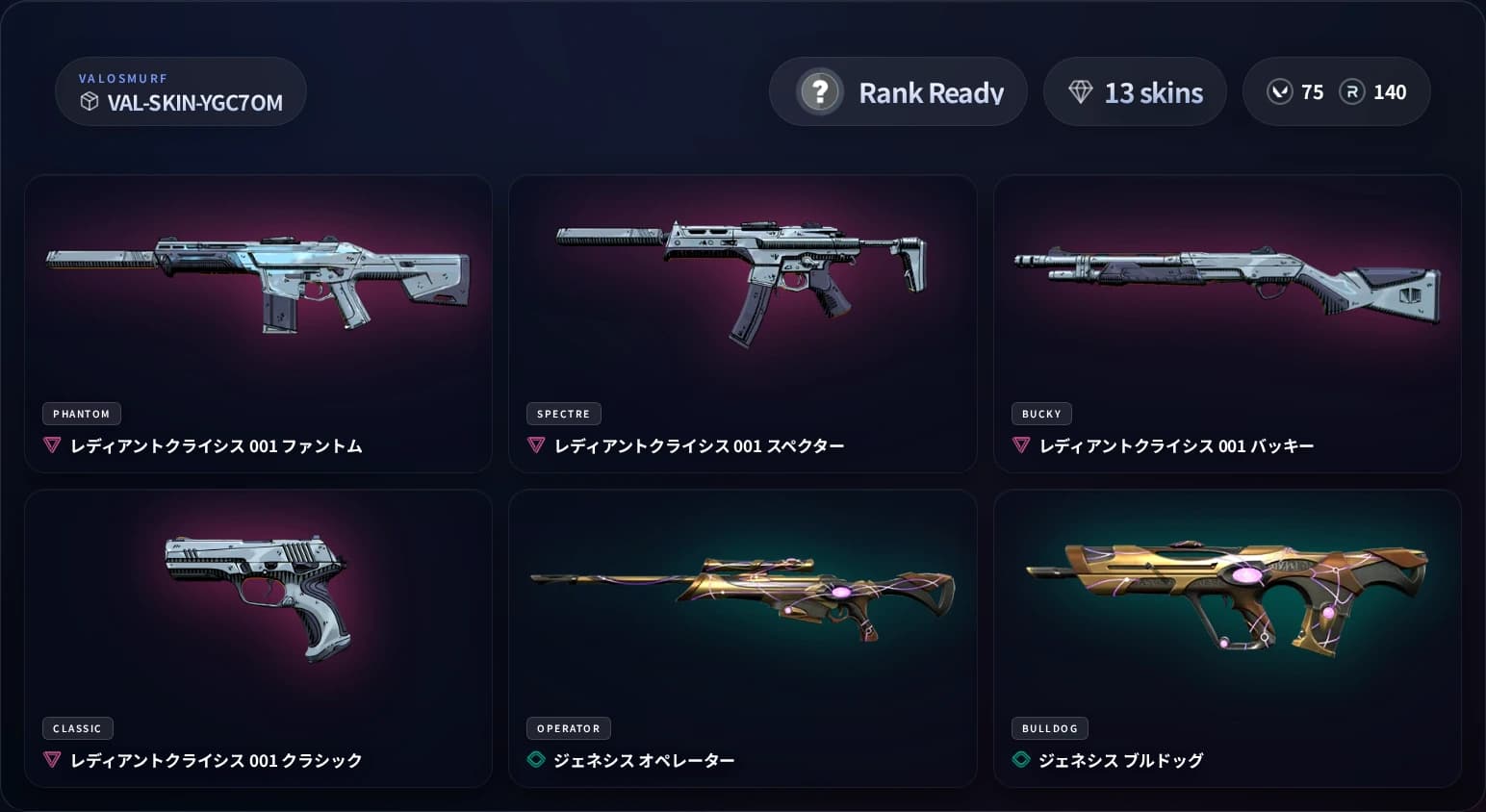Viewport: 1486px width, 812px height.
Task: Click the teal rarity icon beside ジェネシス オペレーター
Action: click(537, 759)
